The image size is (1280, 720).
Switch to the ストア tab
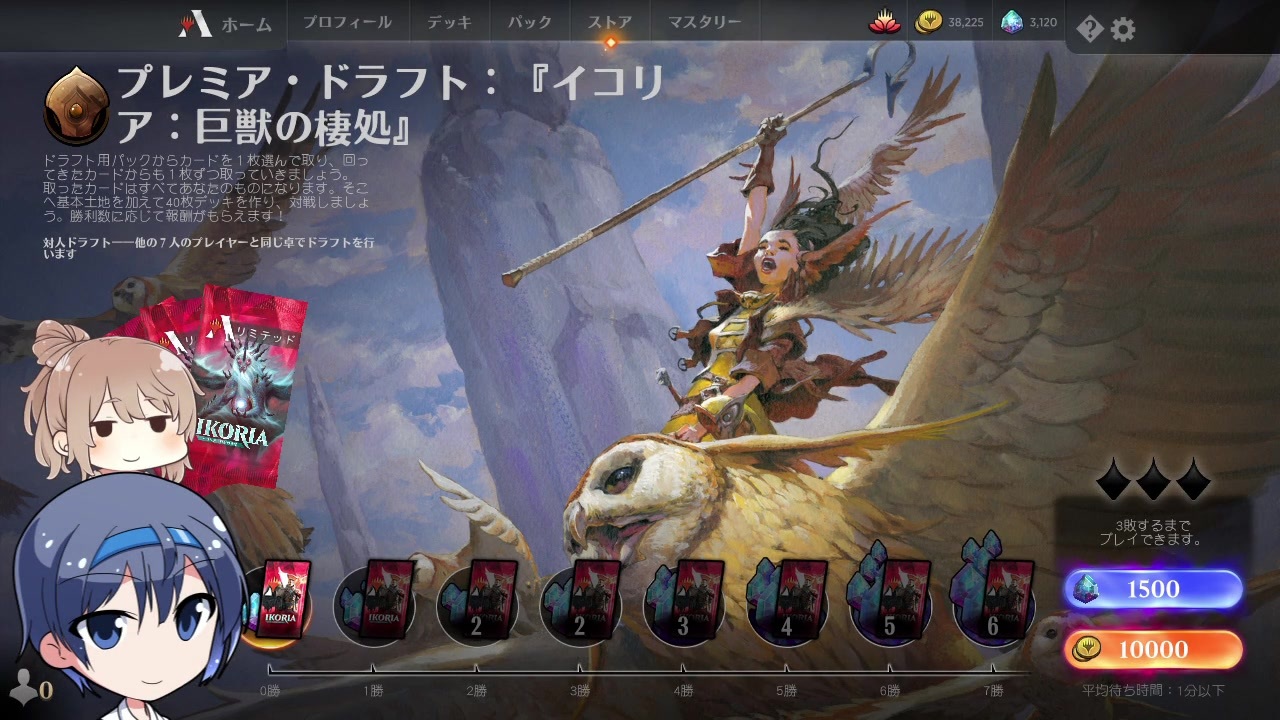[x=610, y=22]
